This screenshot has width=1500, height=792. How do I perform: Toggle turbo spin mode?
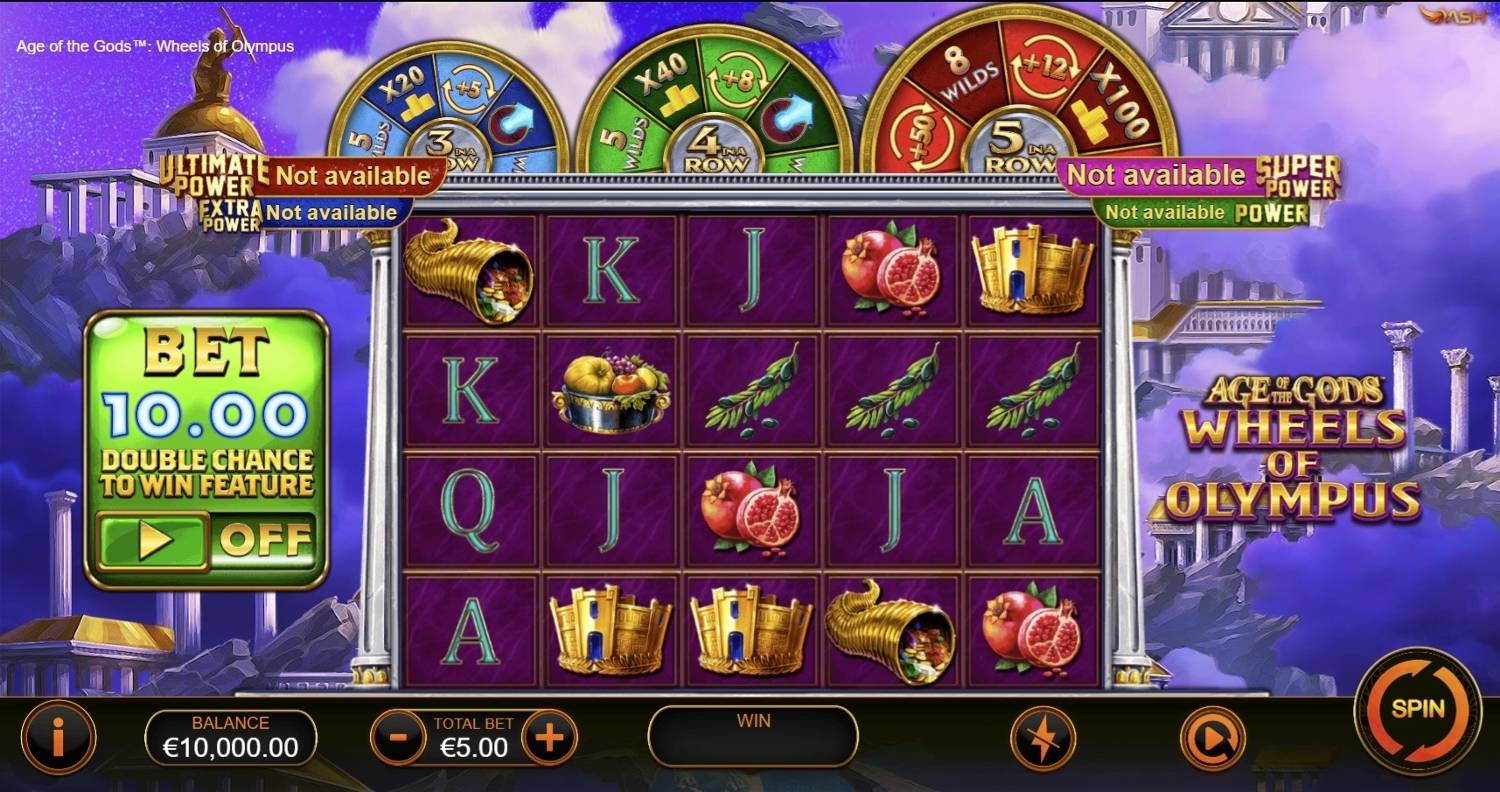click(x=1043, y=738)
